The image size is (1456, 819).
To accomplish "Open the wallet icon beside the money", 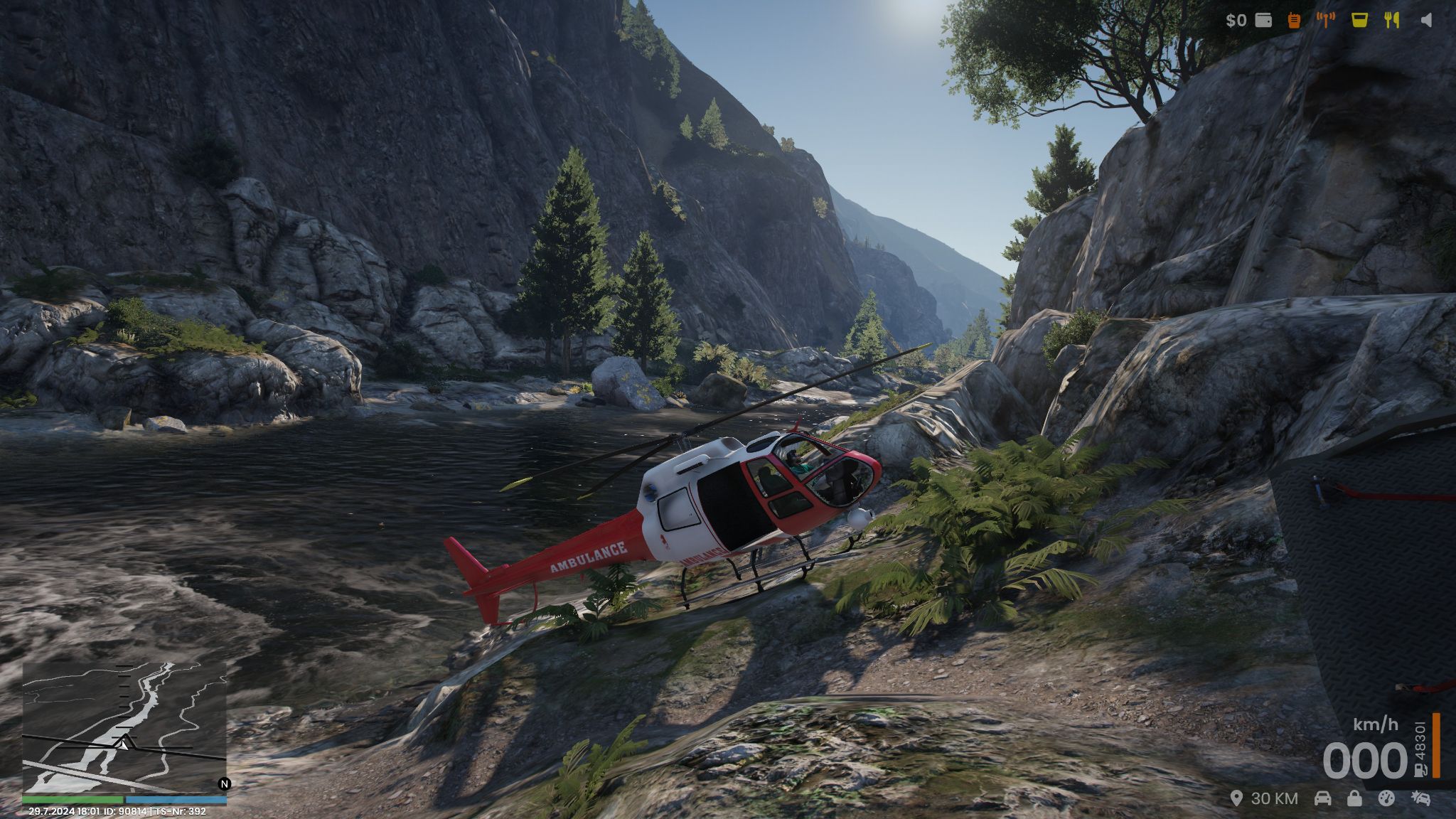I will 1263,20.
